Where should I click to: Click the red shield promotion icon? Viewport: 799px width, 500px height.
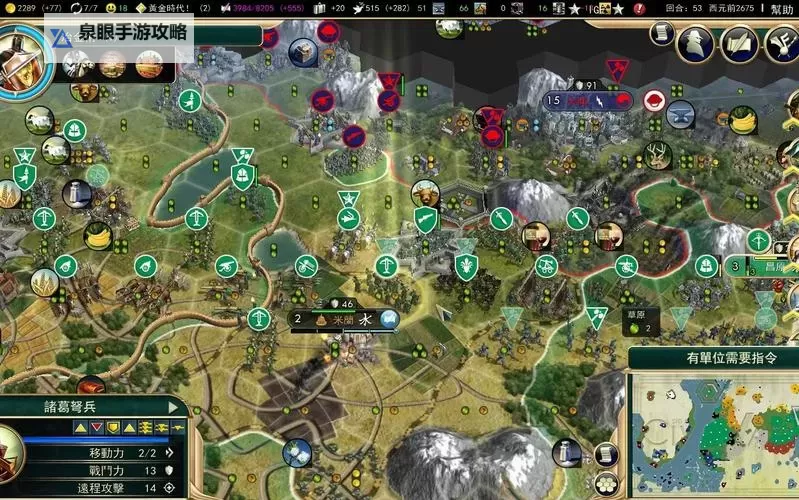click(96, 427)
